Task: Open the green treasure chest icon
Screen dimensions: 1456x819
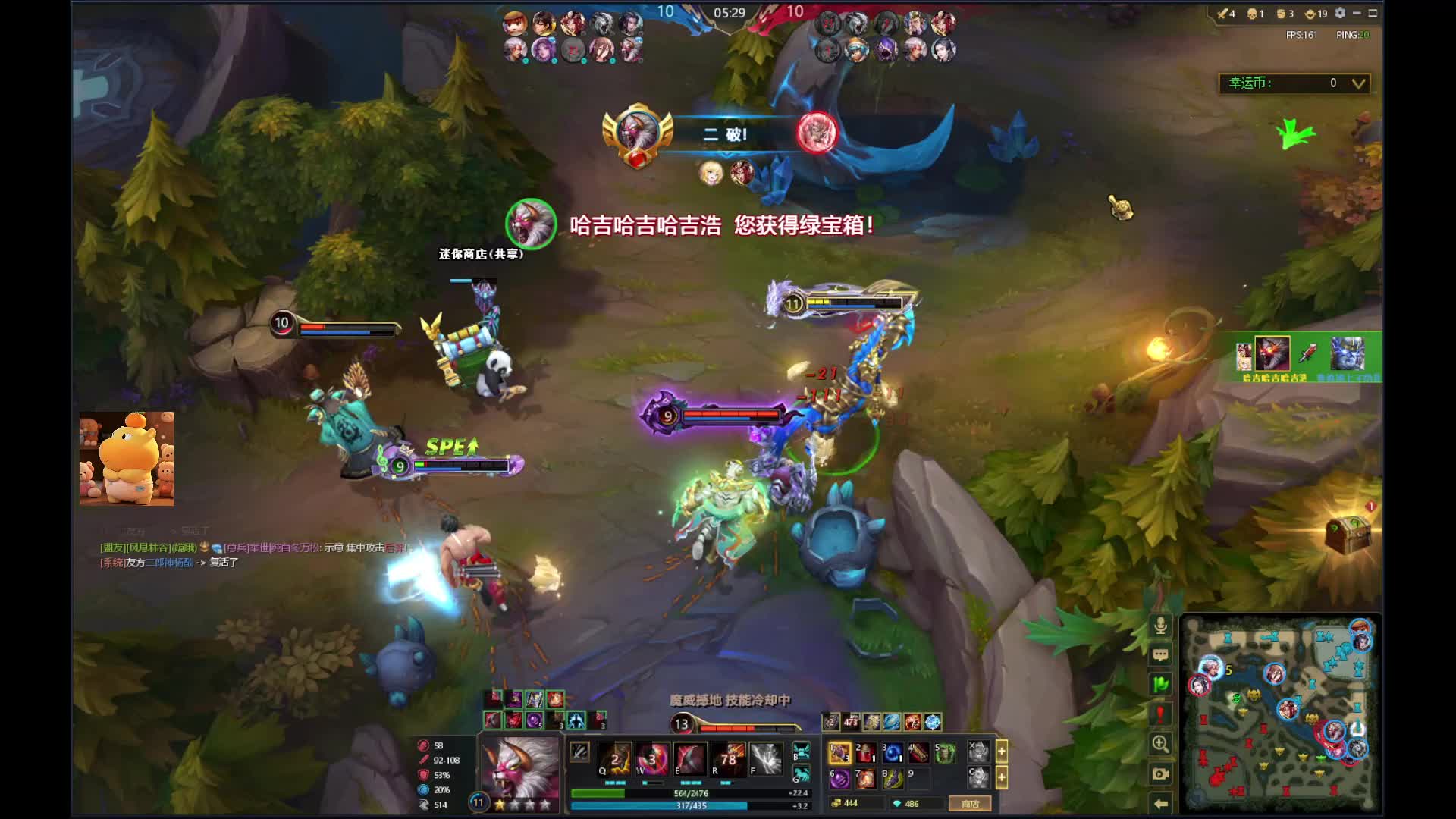Action: (1349, 534)
